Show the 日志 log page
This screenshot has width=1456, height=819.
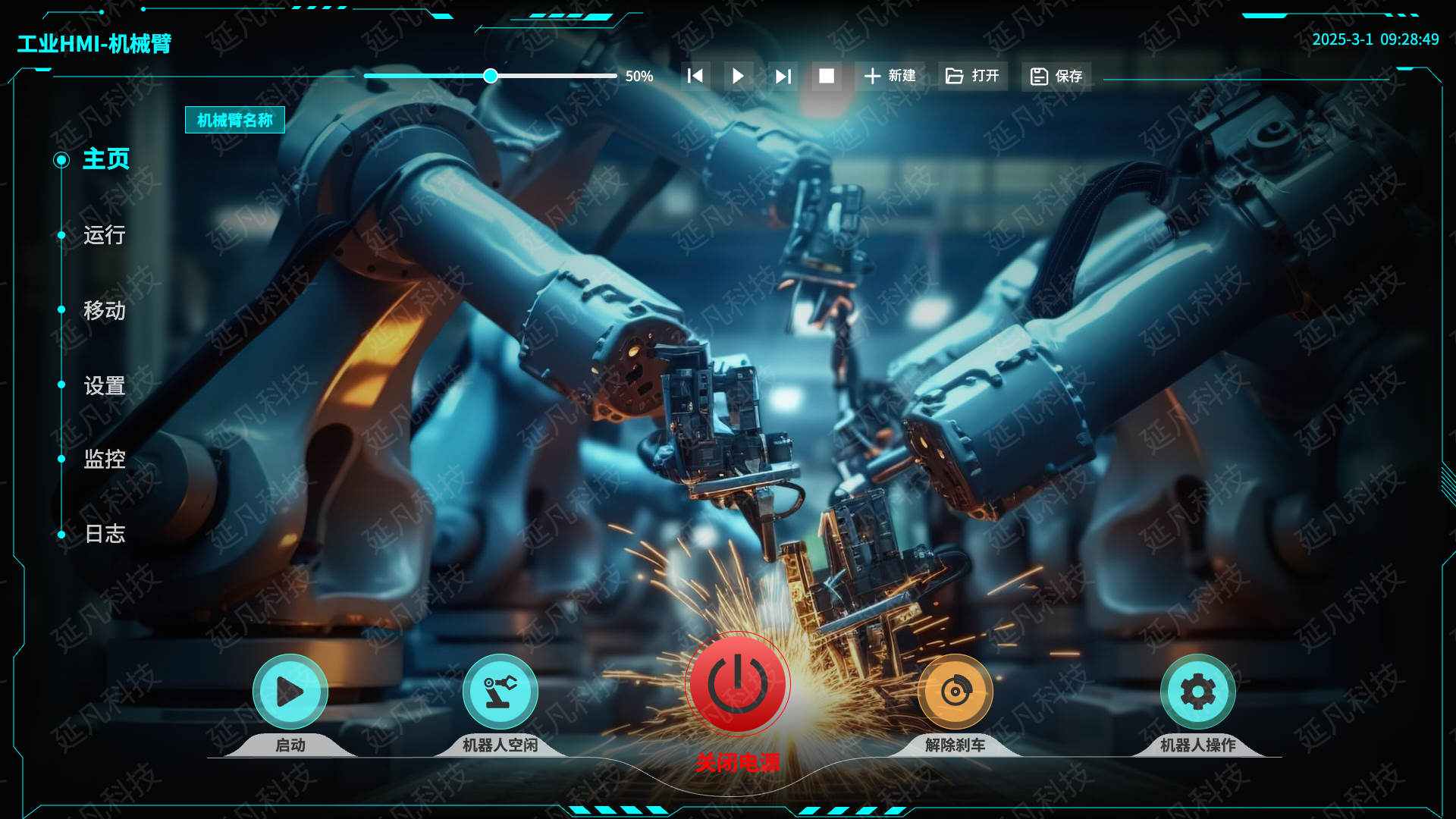point(104,534)
